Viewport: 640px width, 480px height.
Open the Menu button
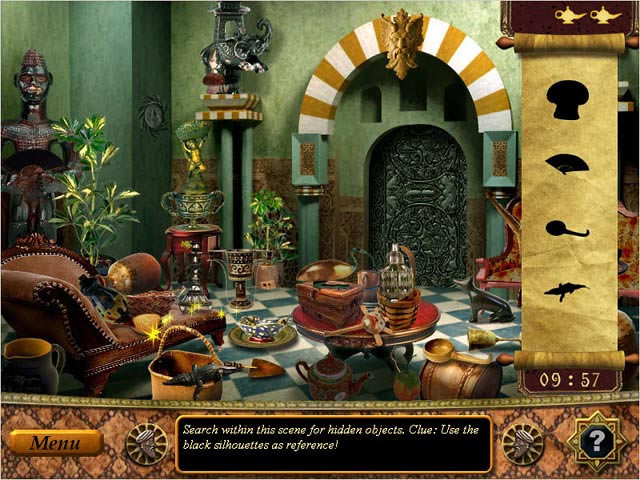pyautogui.click(x=56, y=442)
